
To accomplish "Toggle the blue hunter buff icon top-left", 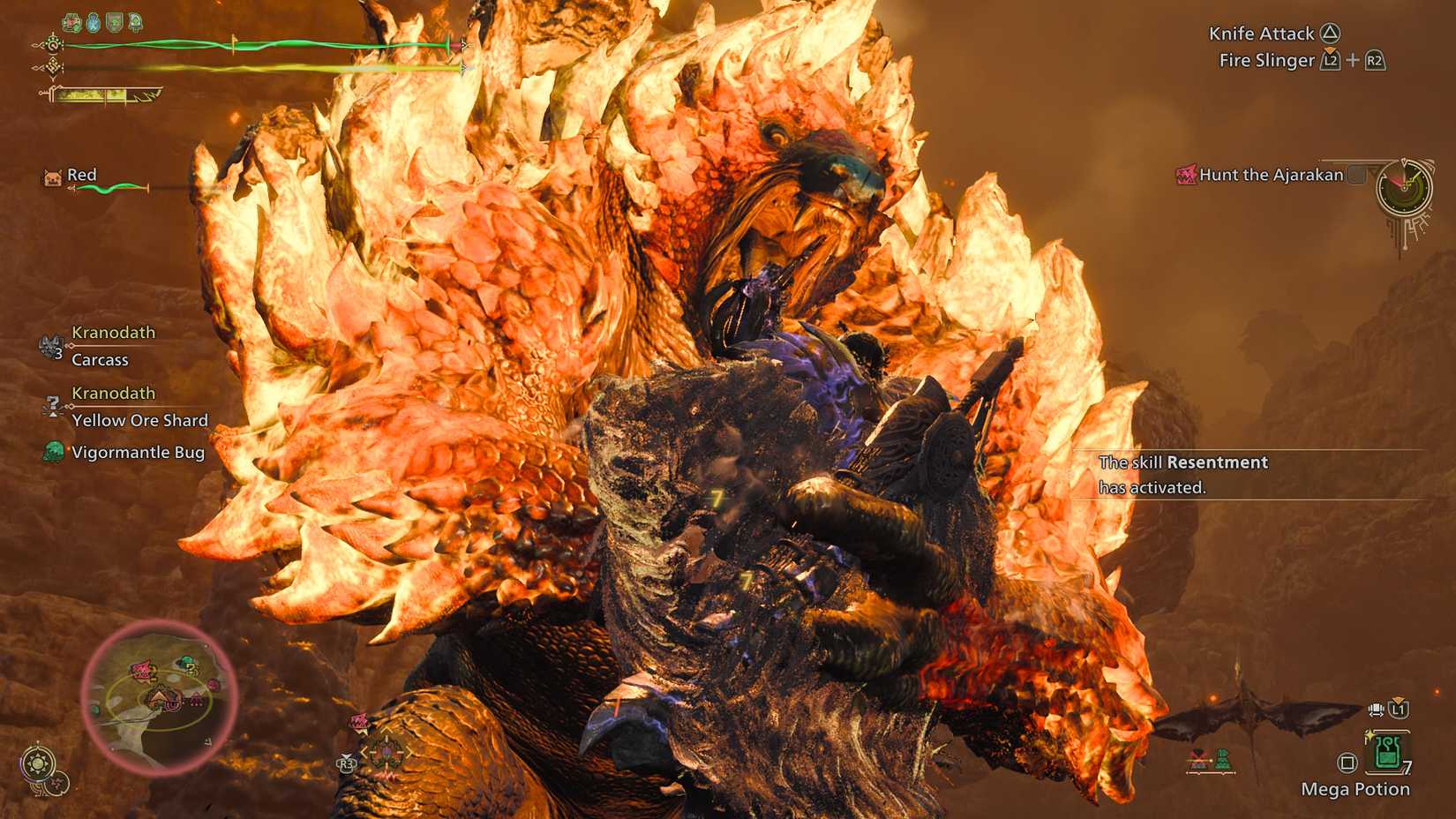I will coord(92,21).
